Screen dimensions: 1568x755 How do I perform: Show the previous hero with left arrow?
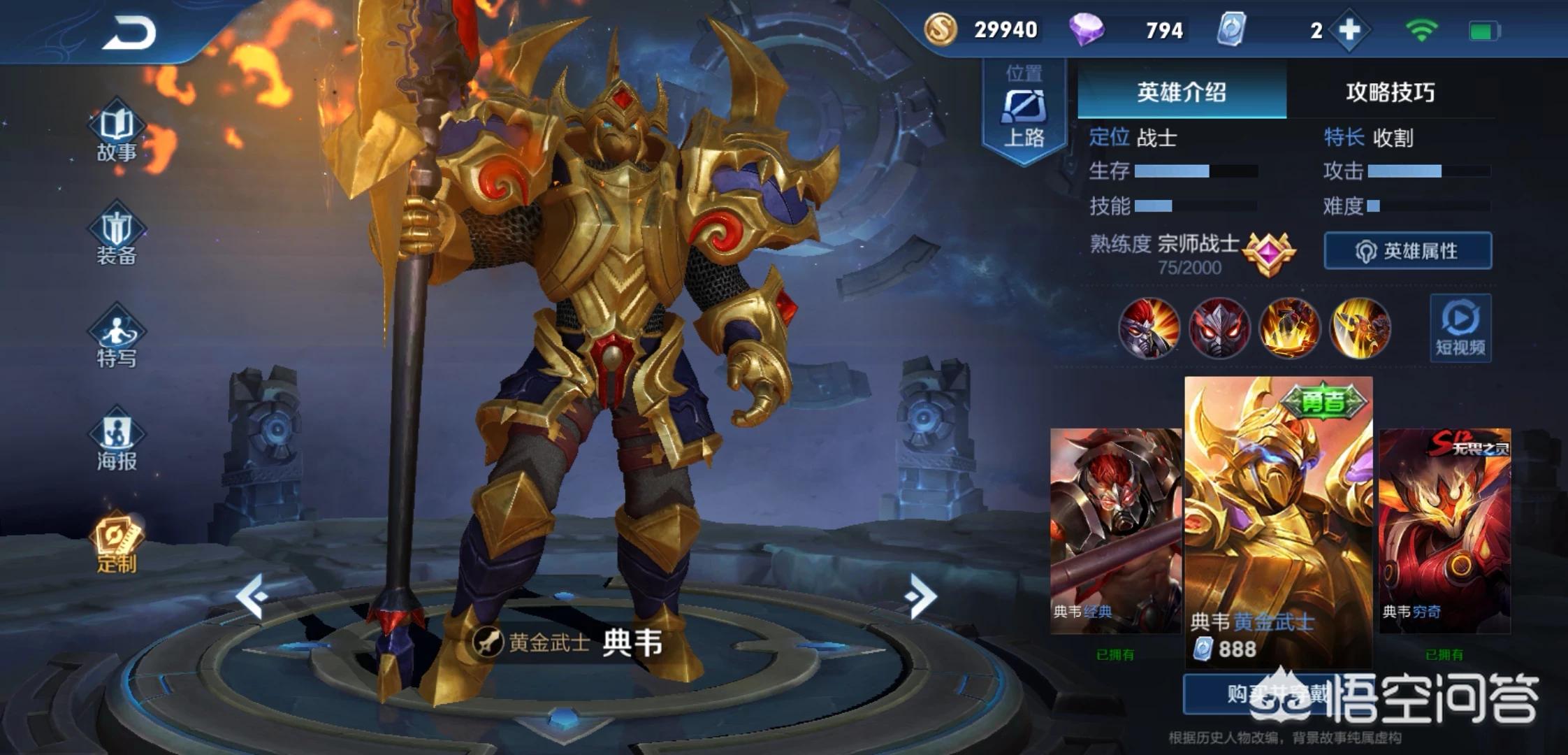click(252, 596)
